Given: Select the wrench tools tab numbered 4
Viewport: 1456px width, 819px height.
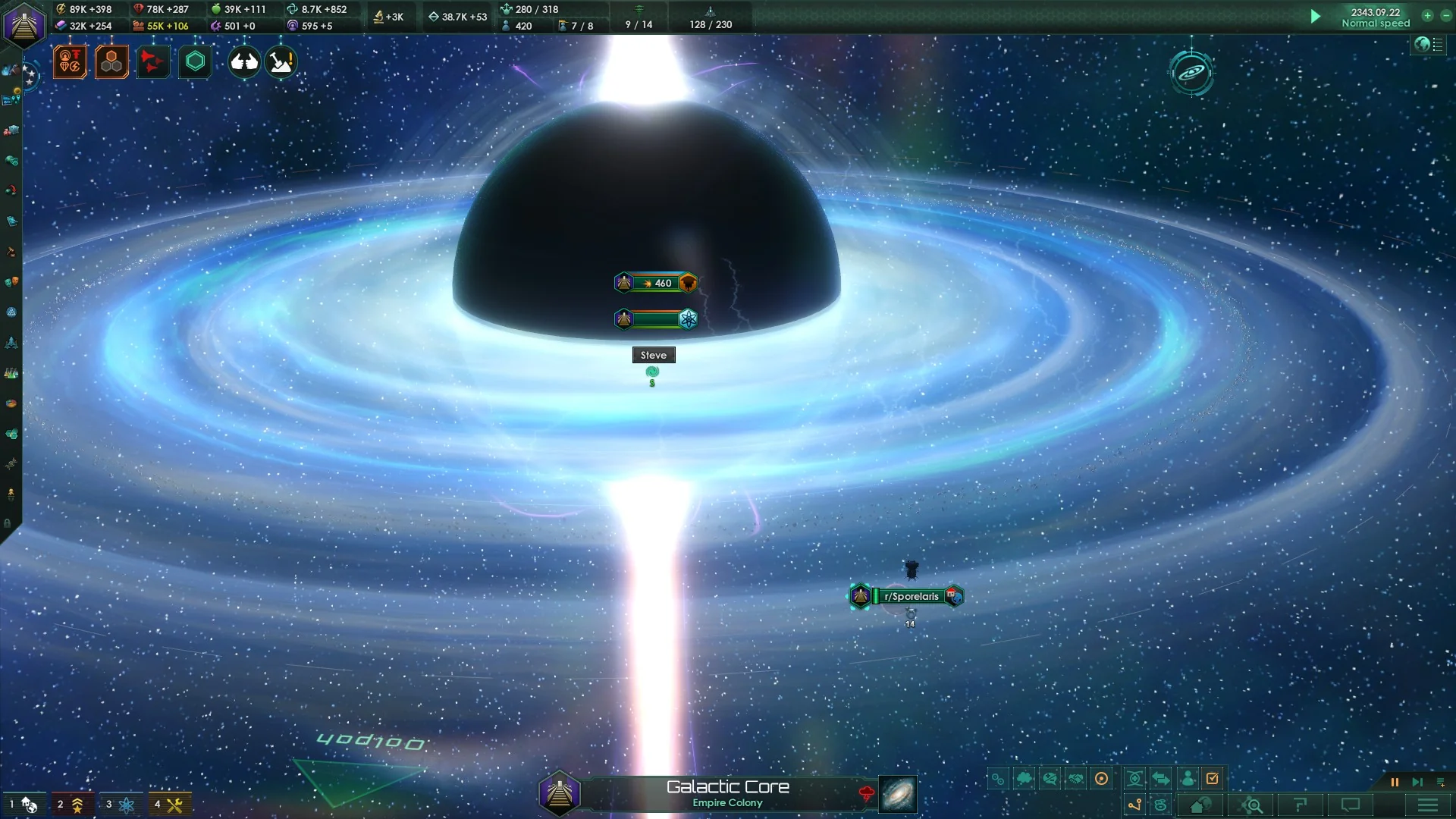Looking at the screenshot, I should [x=168, y=804].
